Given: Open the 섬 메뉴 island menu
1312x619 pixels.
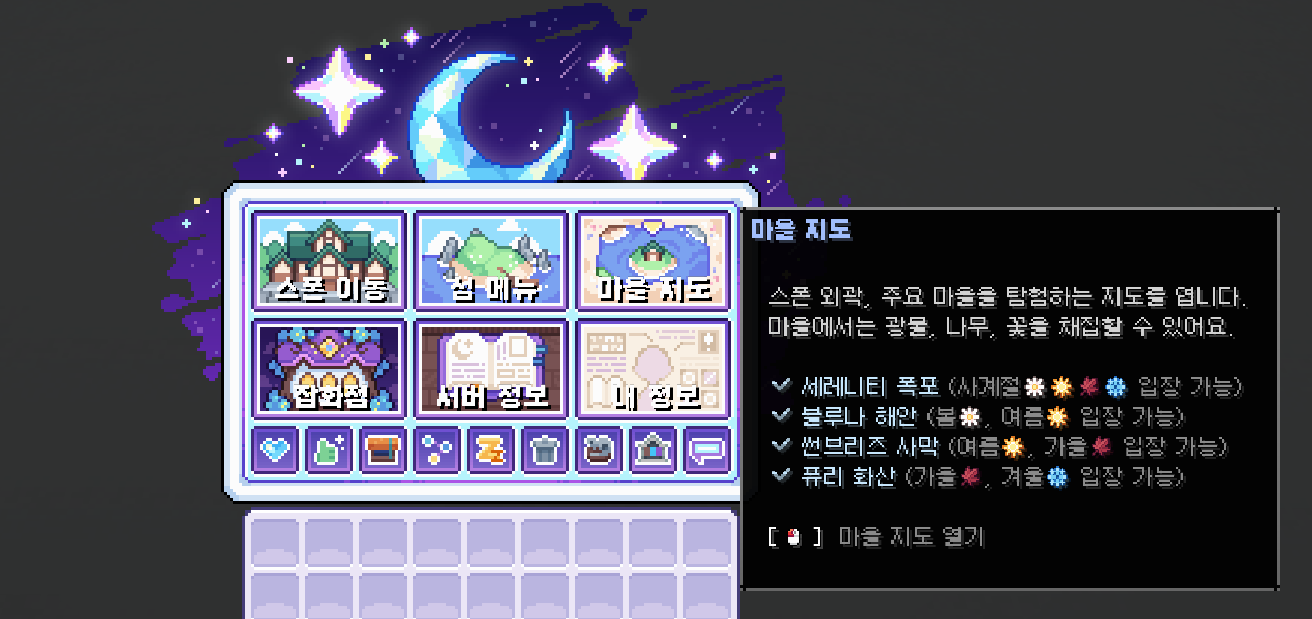Looking at the screenshot, I should point(491,260).
